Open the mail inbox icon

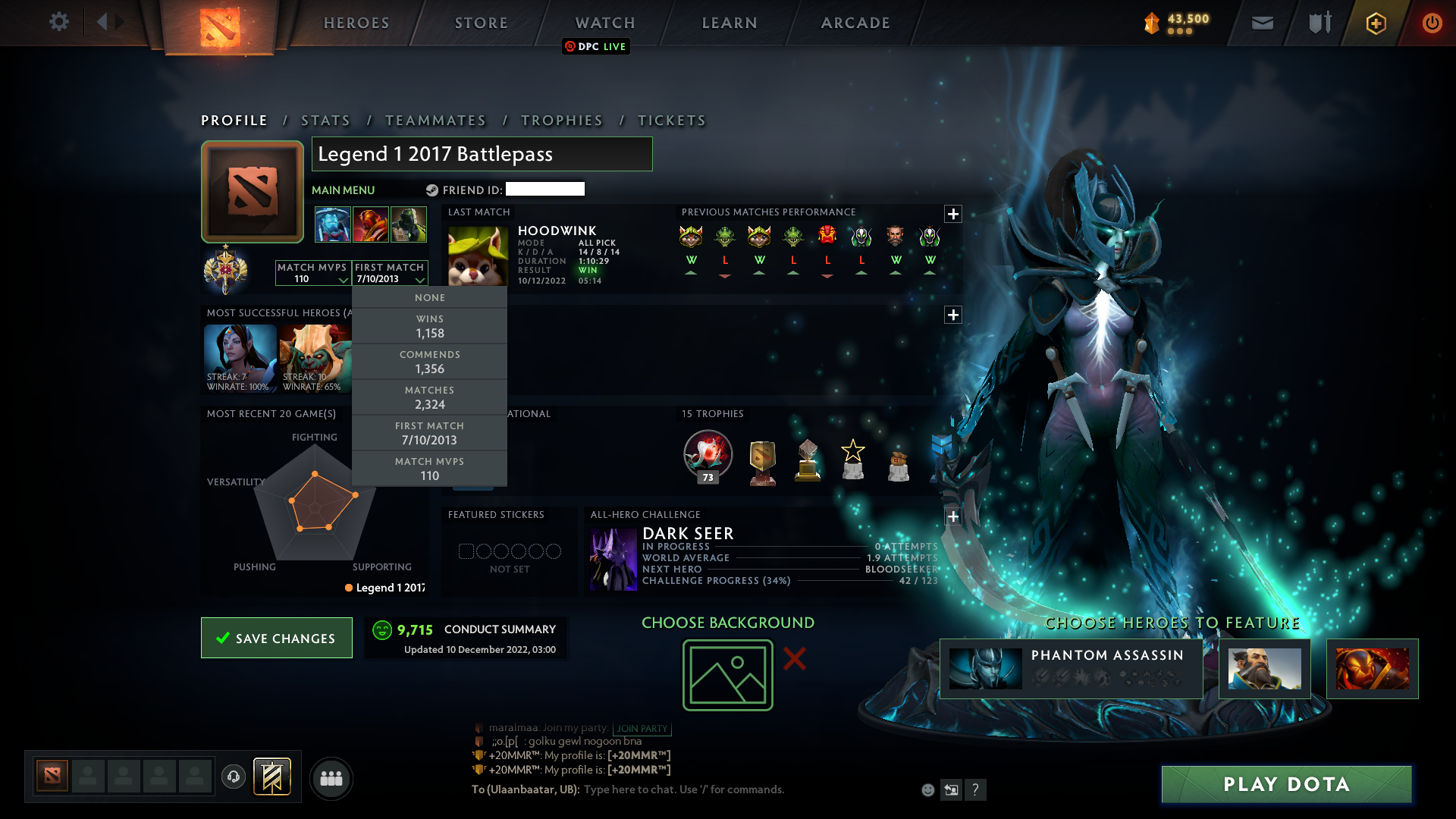(x=1262, y=23)
